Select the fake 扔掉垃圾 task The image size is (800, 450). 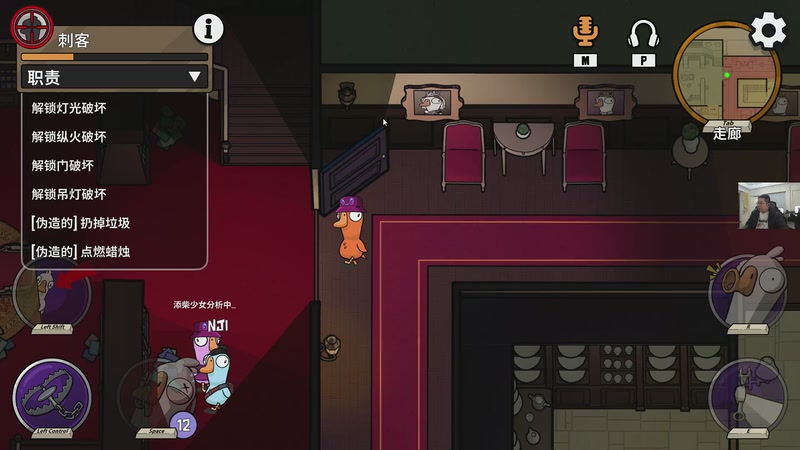coord(81,223)
